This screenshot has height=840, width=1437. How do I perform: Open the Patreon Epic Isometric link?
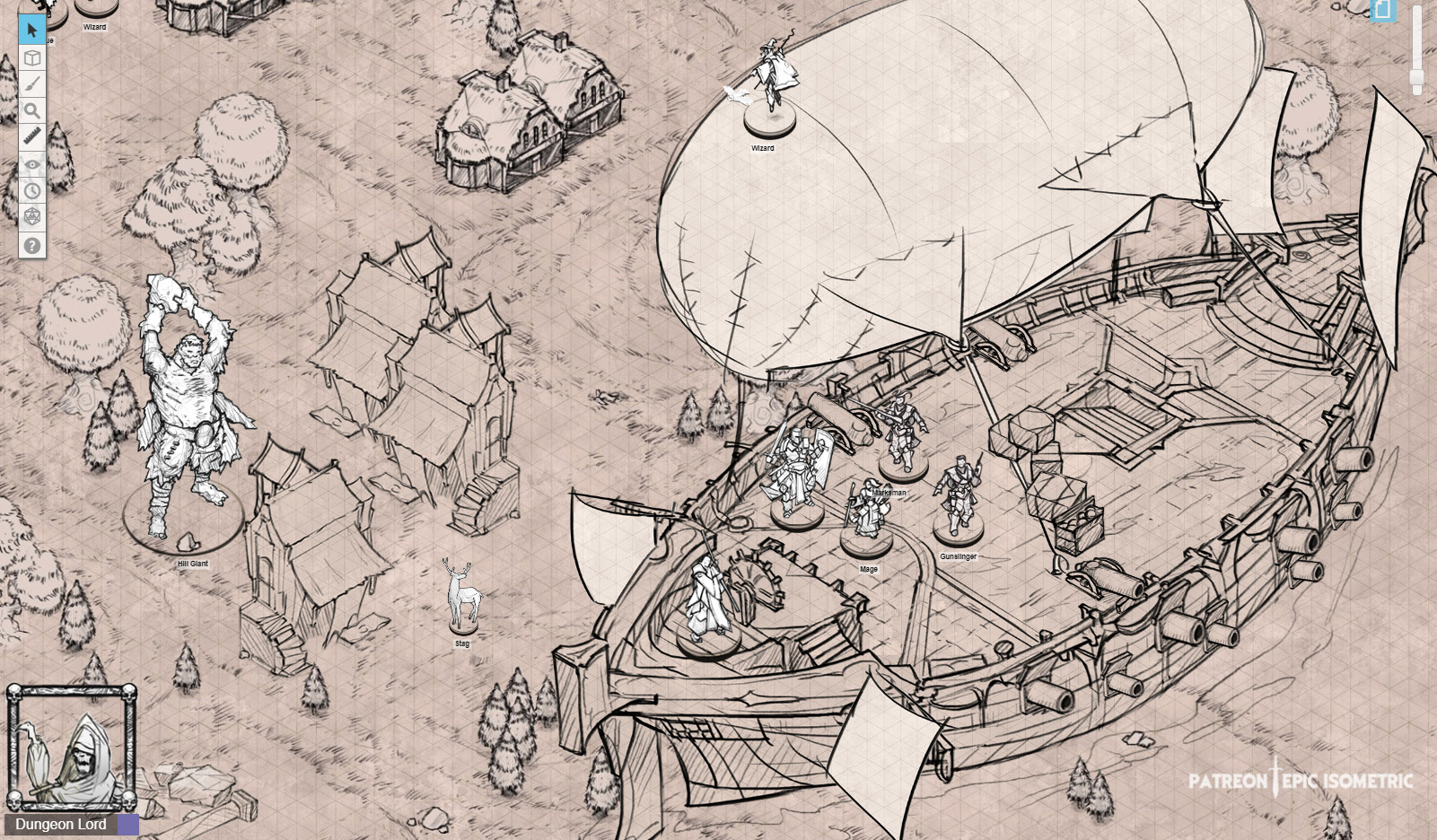[x=1301, y=782]
